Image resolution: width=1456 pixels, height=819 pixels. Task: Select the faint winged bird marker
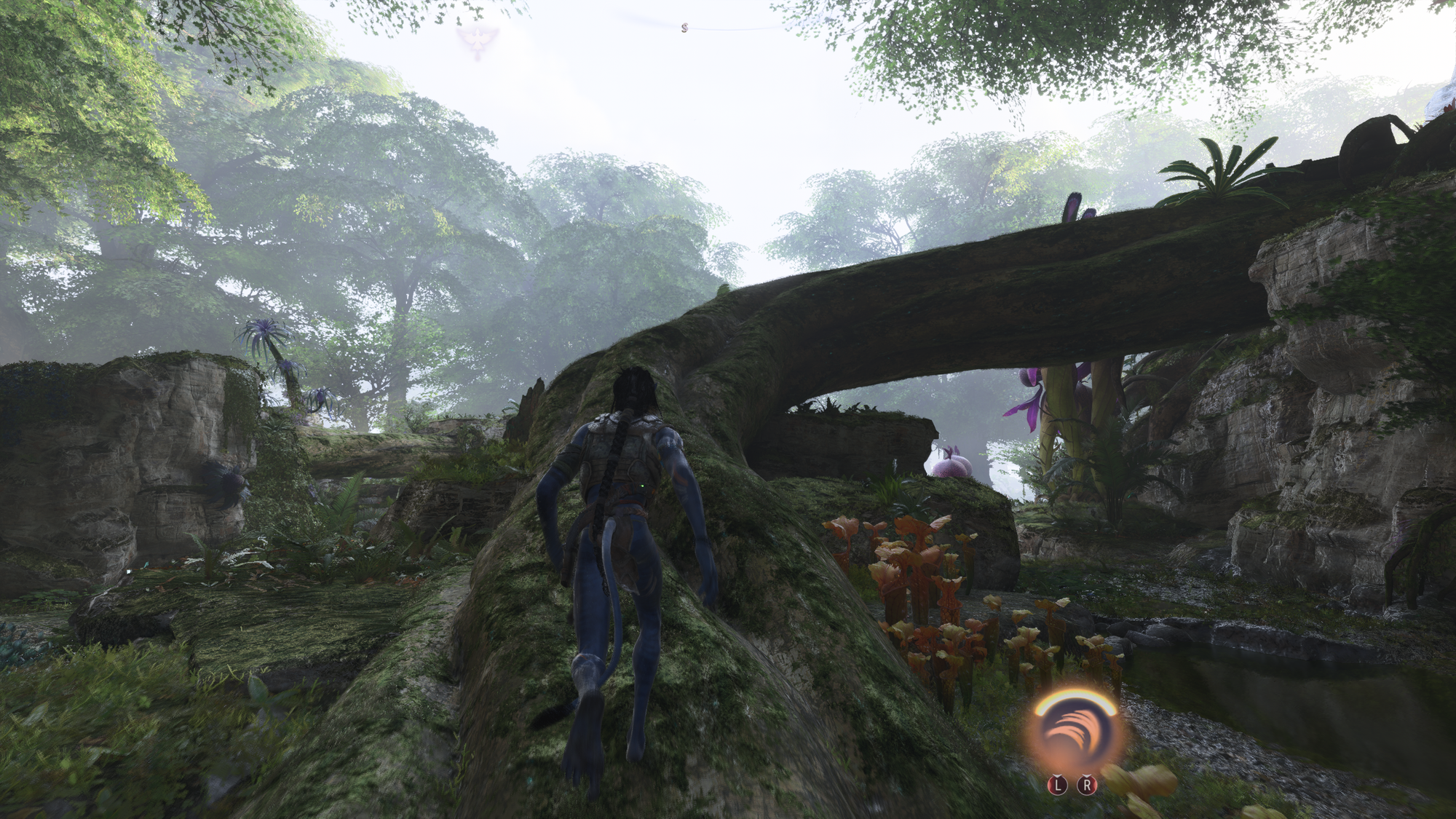pos(474,40)
